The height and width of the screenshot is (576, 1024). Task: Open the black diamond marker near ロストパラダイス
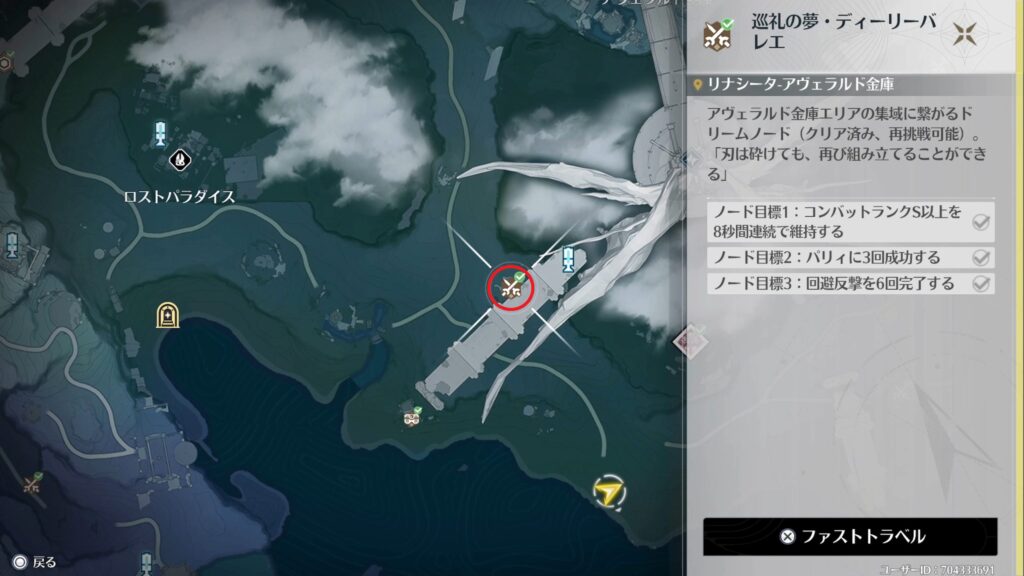pos(180,158)
